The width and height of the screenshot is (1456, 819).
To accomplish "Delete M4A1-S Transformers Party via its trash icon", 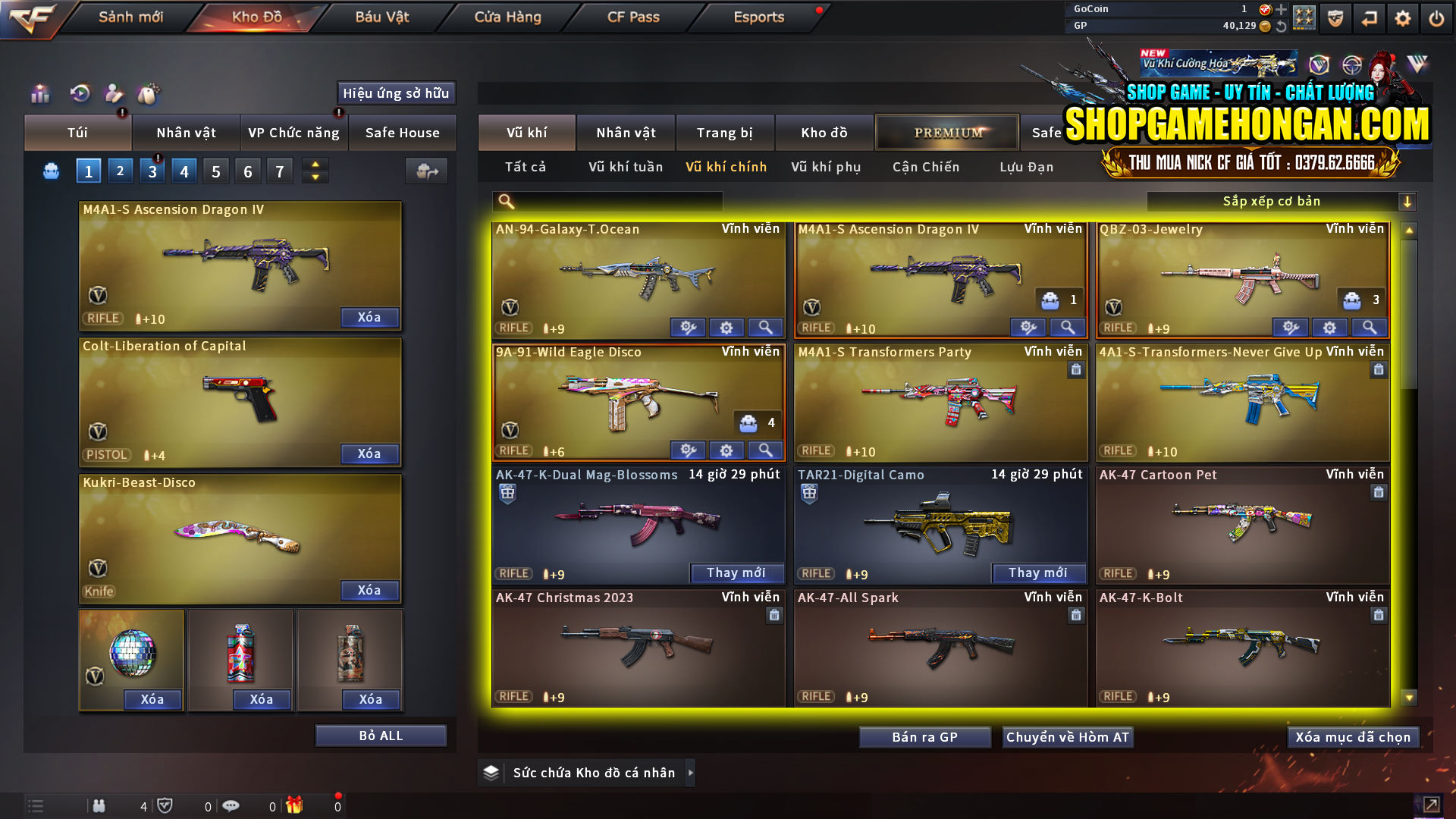I will pyautogui.click(x=1076, y=370).
